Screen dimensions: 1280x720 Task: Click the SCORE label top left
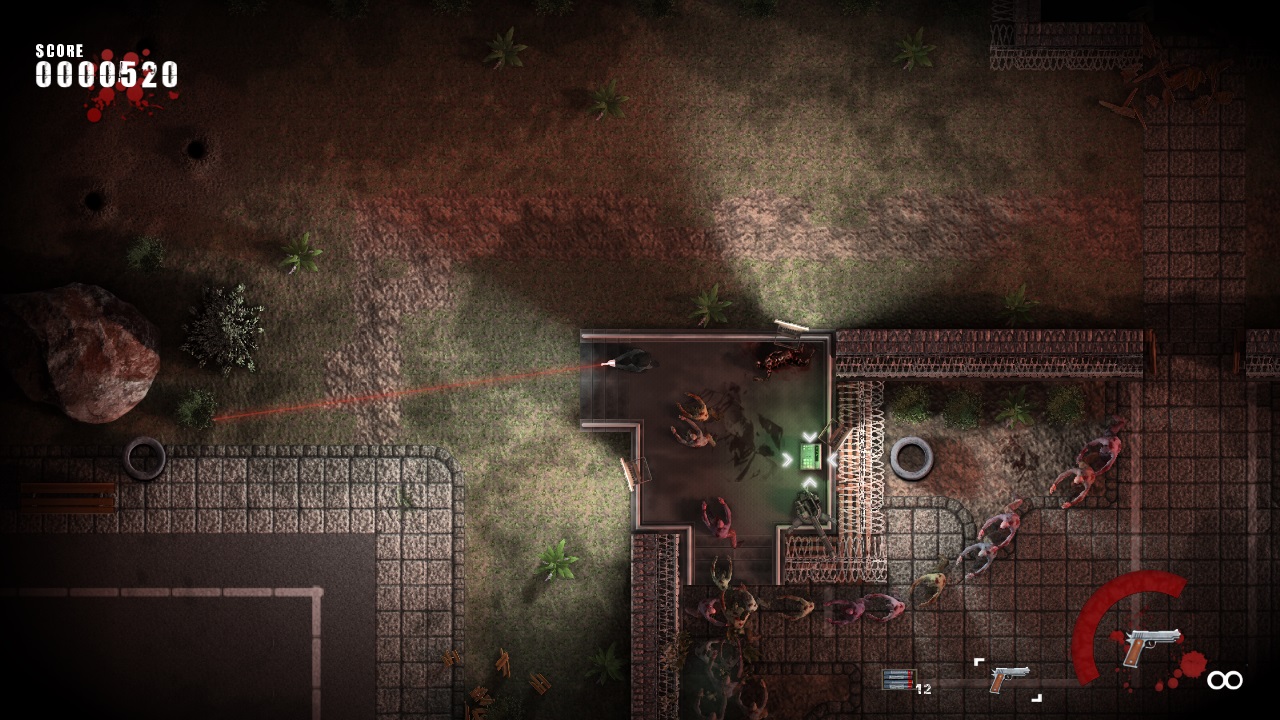click(60, 50)
